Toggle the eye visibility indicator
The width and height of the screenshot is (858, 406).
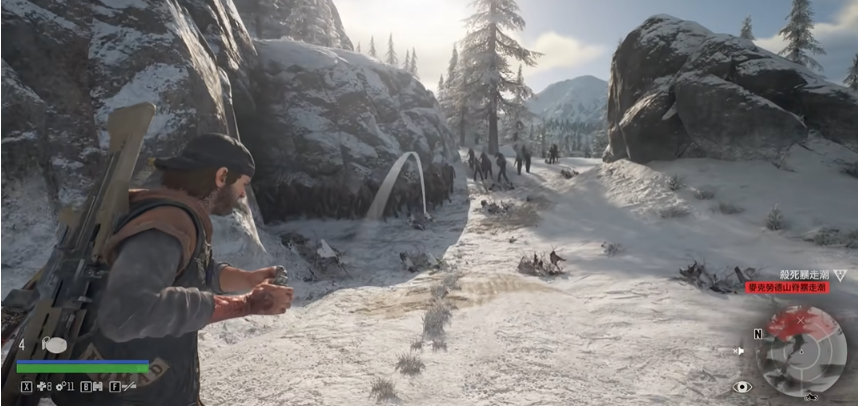741,386
